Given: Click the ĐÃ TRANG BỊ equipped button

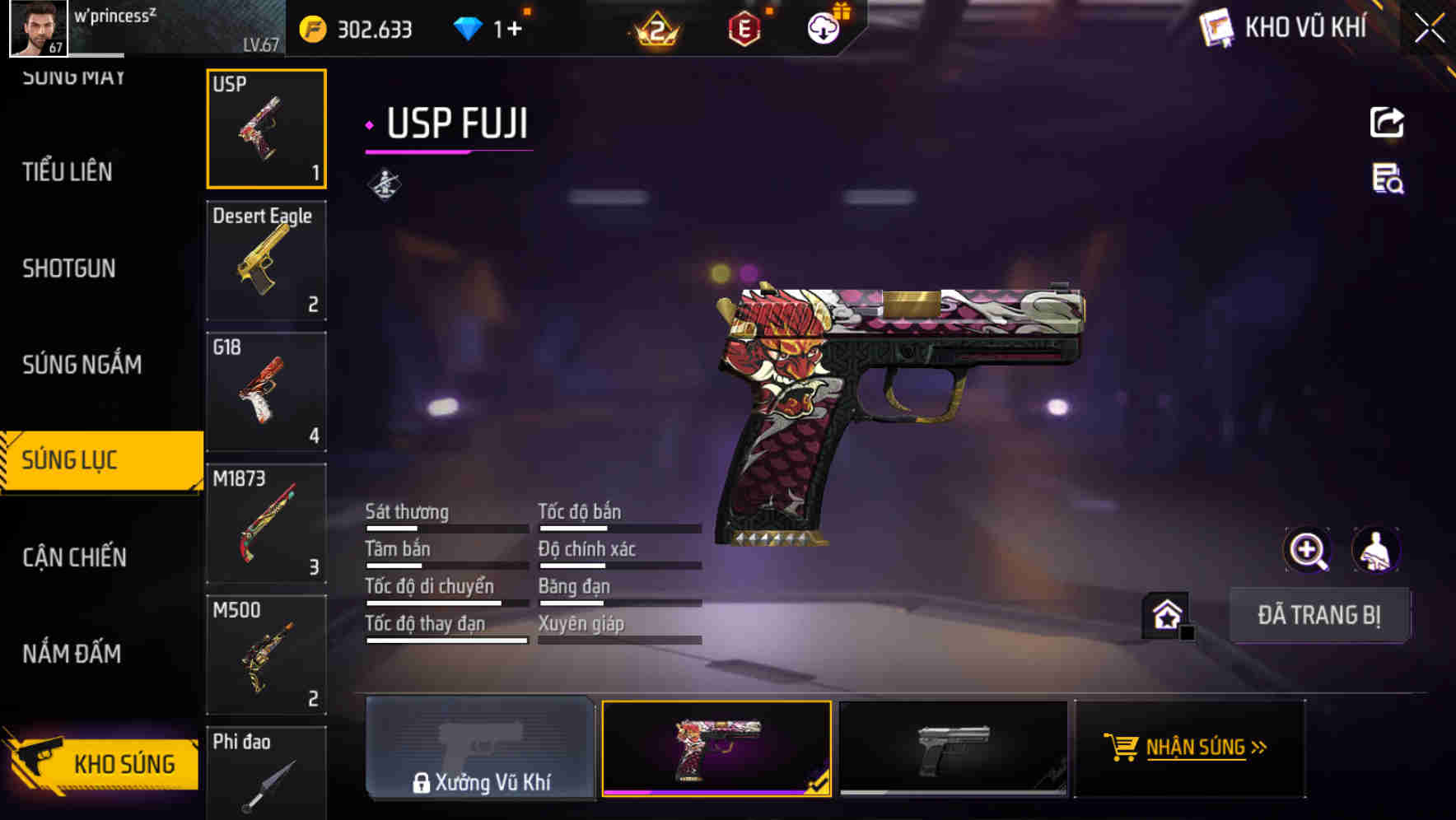Looking at the screenshot, I should [x=1320, y=615].
